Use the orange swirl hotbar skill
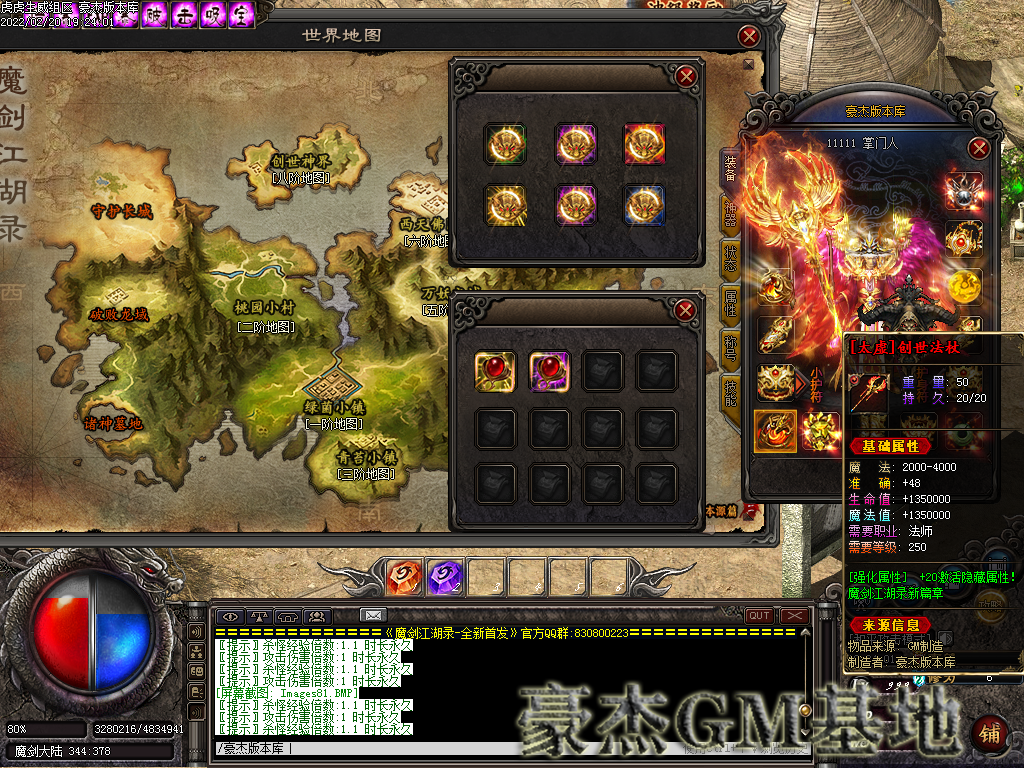 coord(403,577)
